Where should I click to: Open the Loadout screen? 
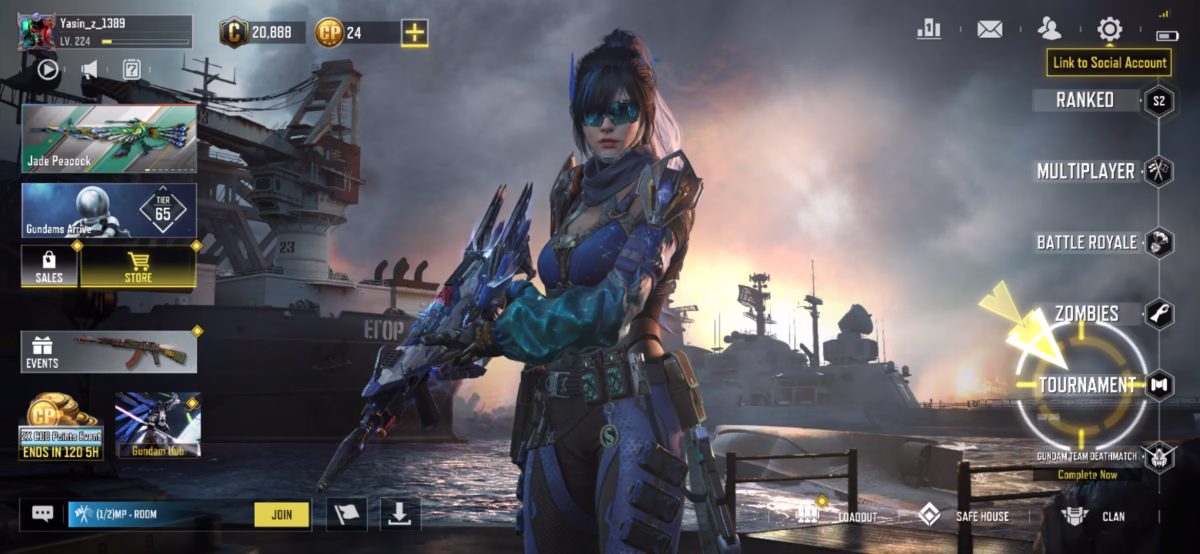[x=838, y=516]
